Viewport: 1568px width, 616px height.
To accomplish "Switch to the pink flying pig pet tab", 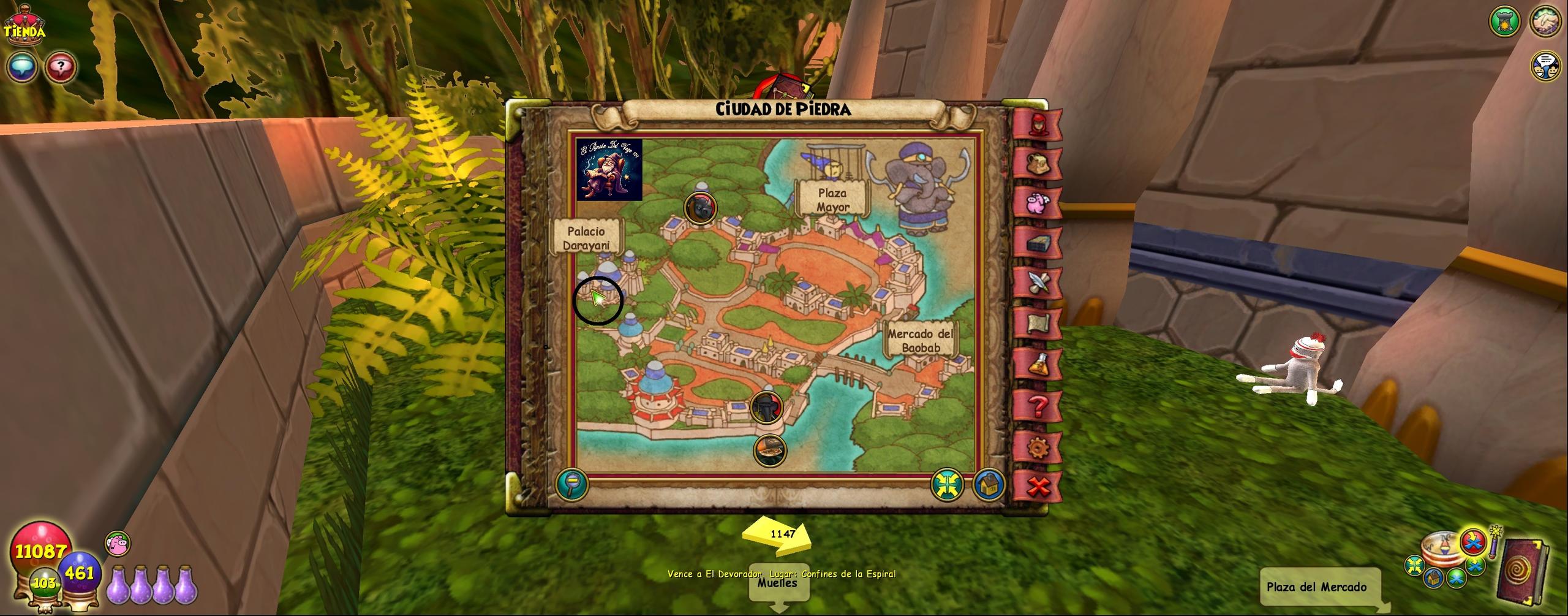I will click(1038, 202).
